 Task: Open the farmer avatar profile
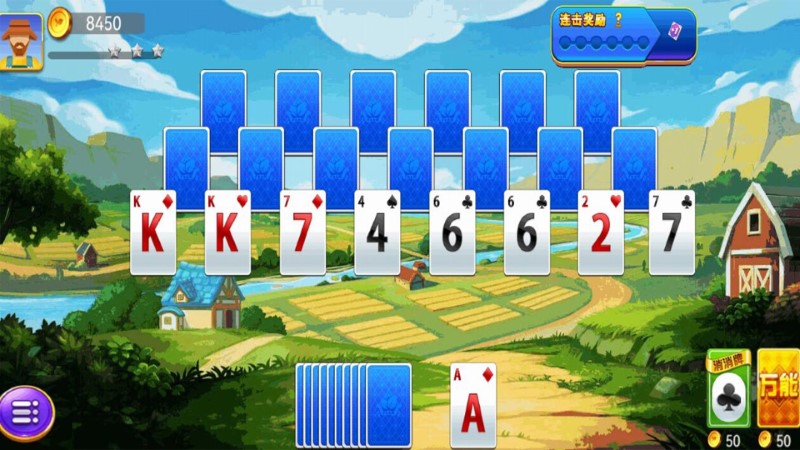click(x=21, y=42)
